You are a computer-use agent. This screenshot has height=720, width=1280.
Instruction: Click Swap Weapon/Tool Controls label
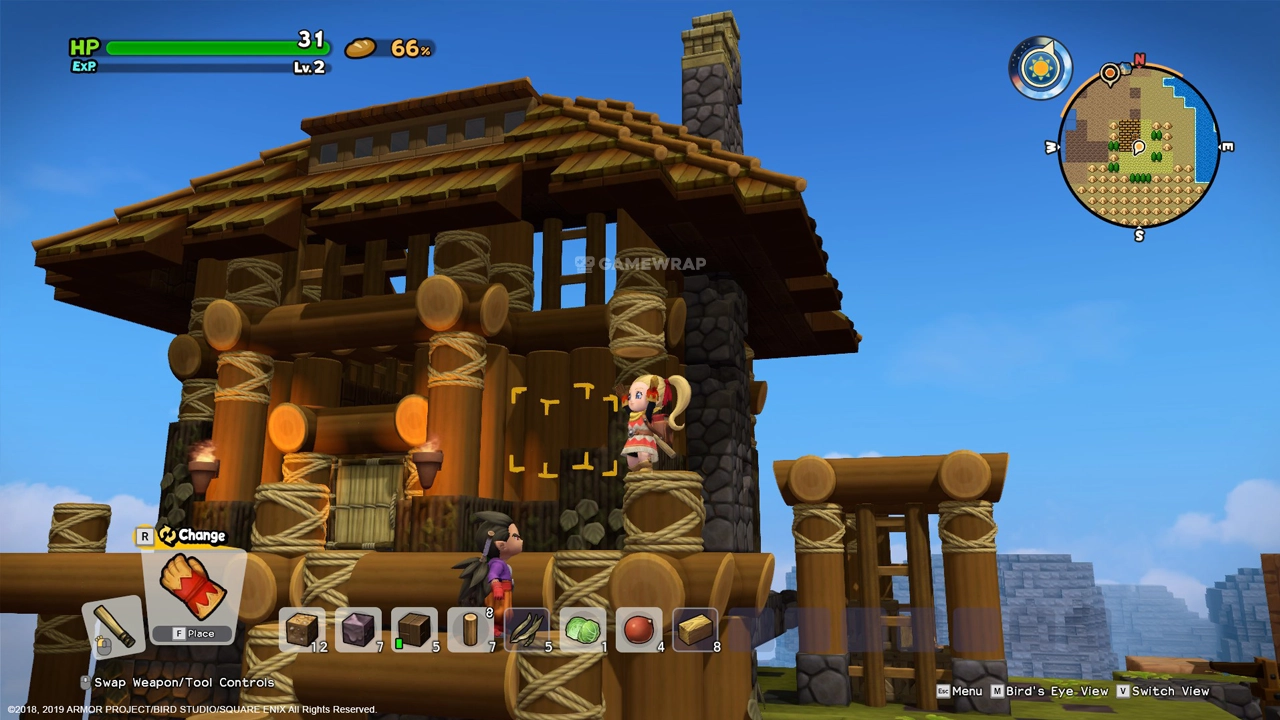[183, 682]
